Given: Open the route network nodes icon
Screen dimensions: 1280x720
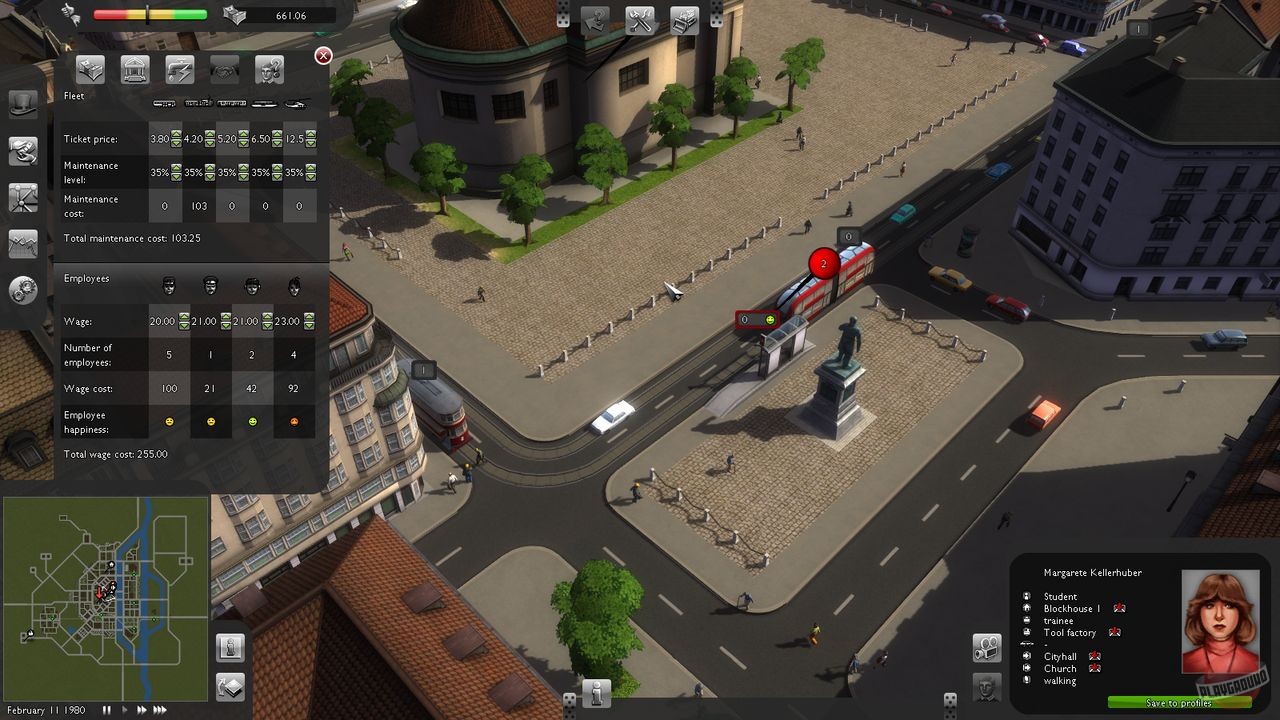Looking at the screenshot, I should [x=23, y=197].
